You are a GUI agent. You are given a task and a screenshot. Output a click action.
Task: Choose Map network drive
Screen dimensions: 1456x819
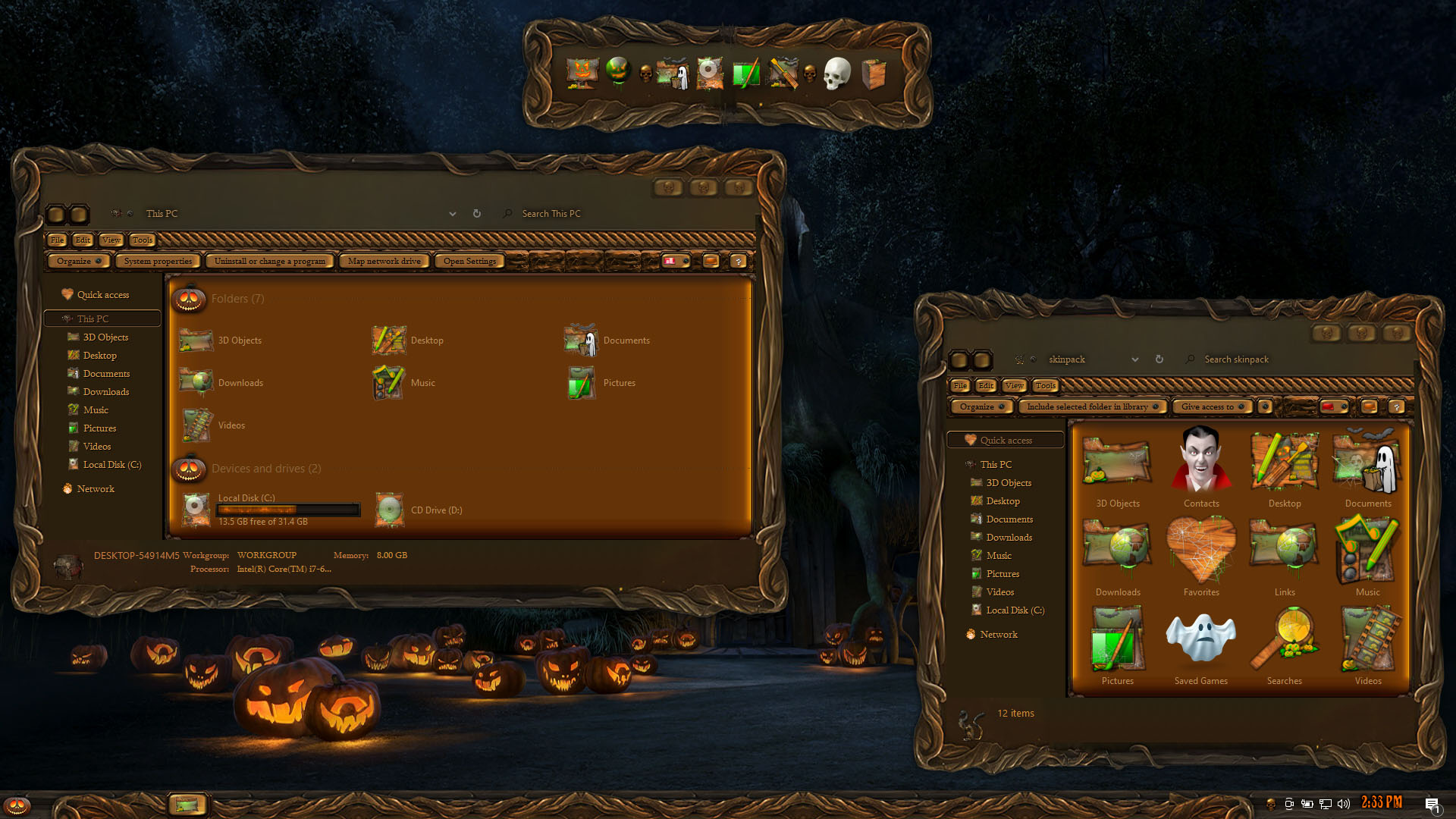[x=384, y=261]
